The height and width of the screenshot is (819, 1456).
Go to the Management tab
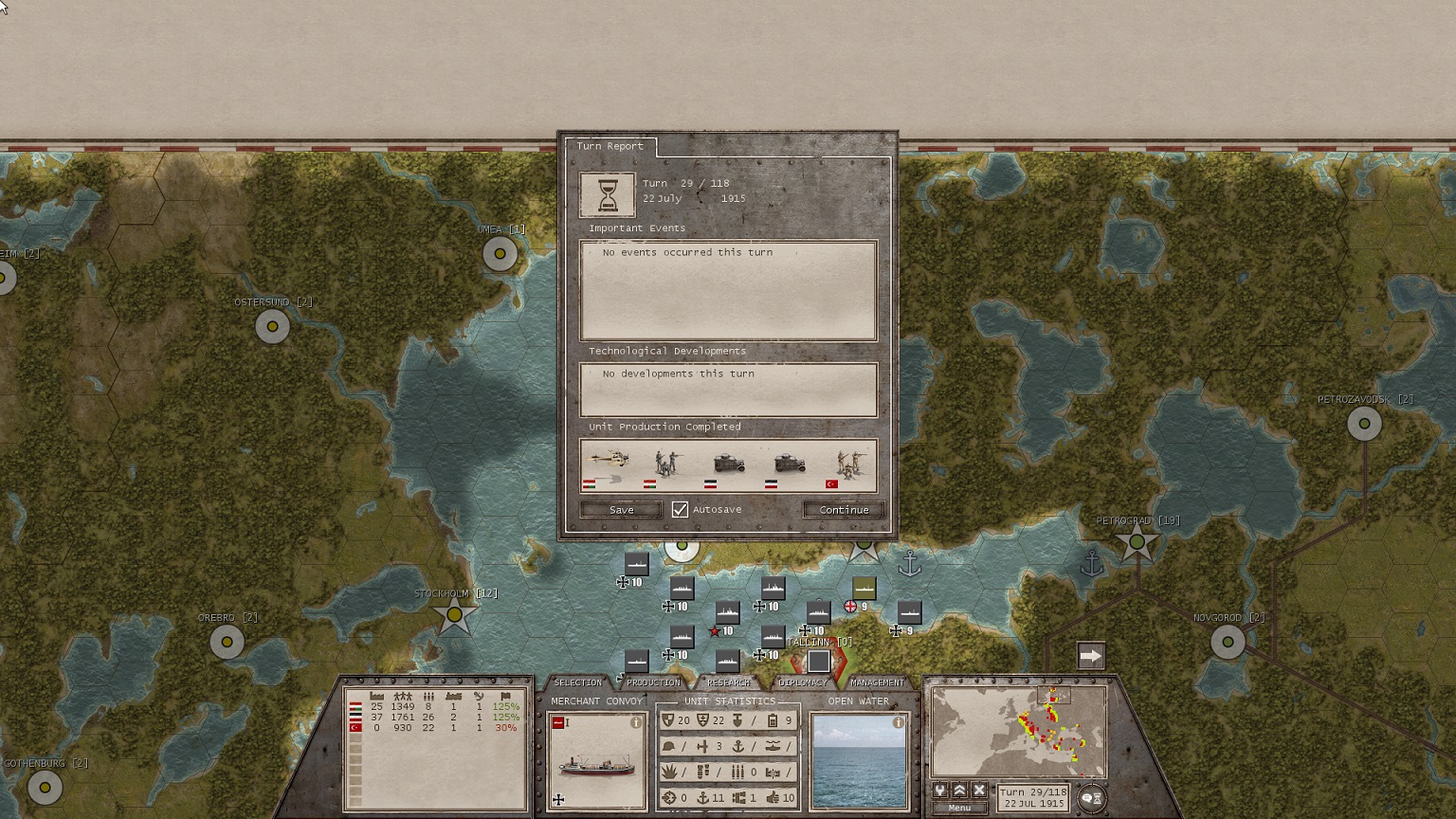coord(877,682)
